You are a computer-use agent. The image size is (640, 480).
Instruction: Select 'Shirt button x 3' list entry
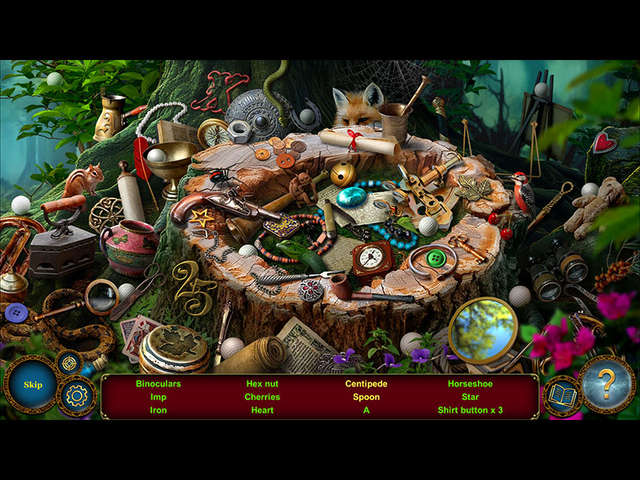[470, 409]
